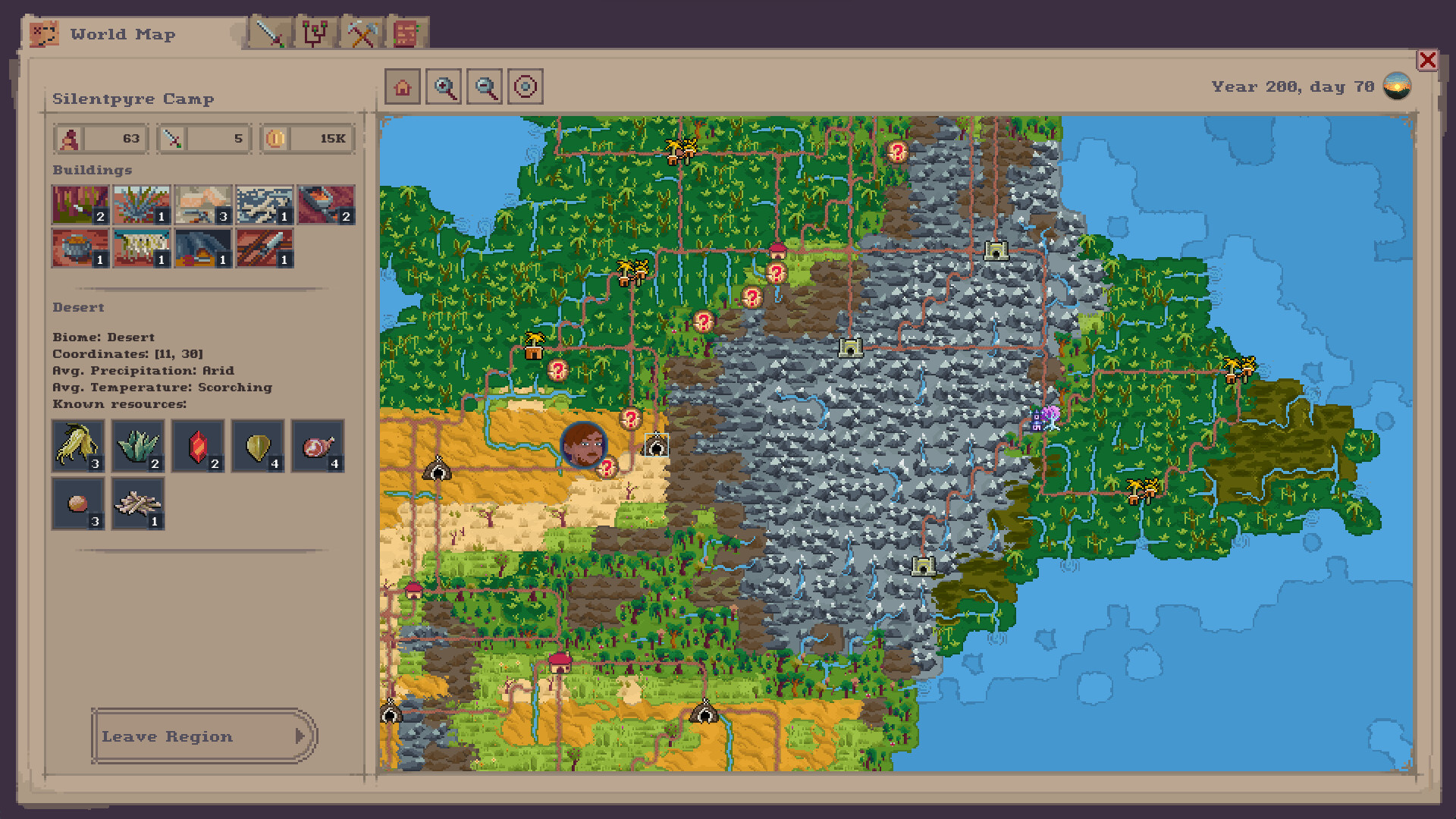Open the book/journal icon in top bar

405,33
